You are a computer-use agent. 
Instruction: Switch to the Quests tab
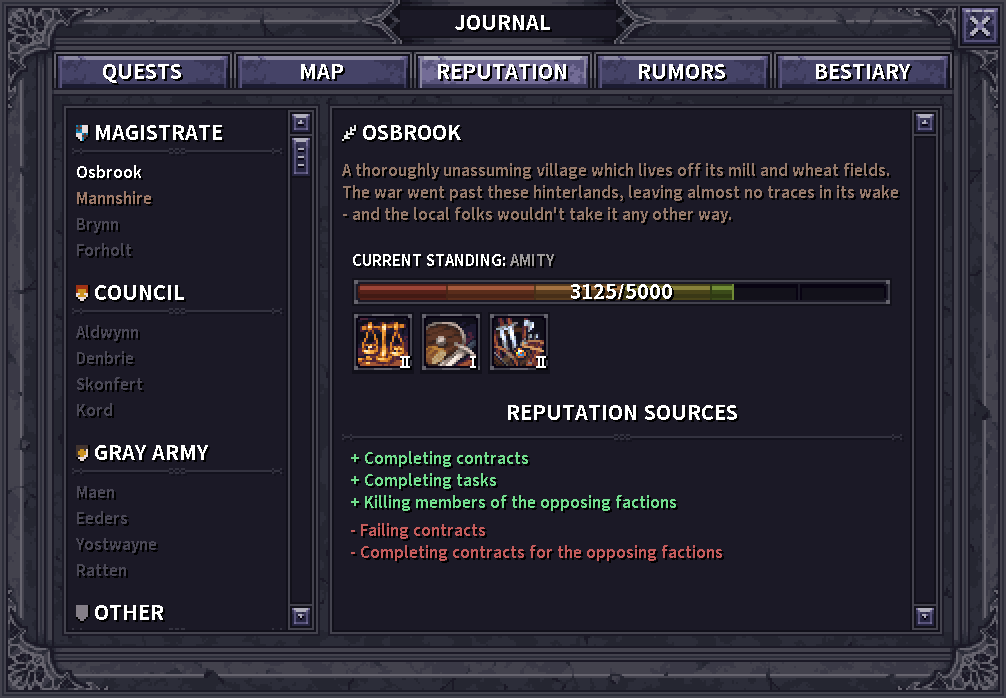tap(143, 72)
